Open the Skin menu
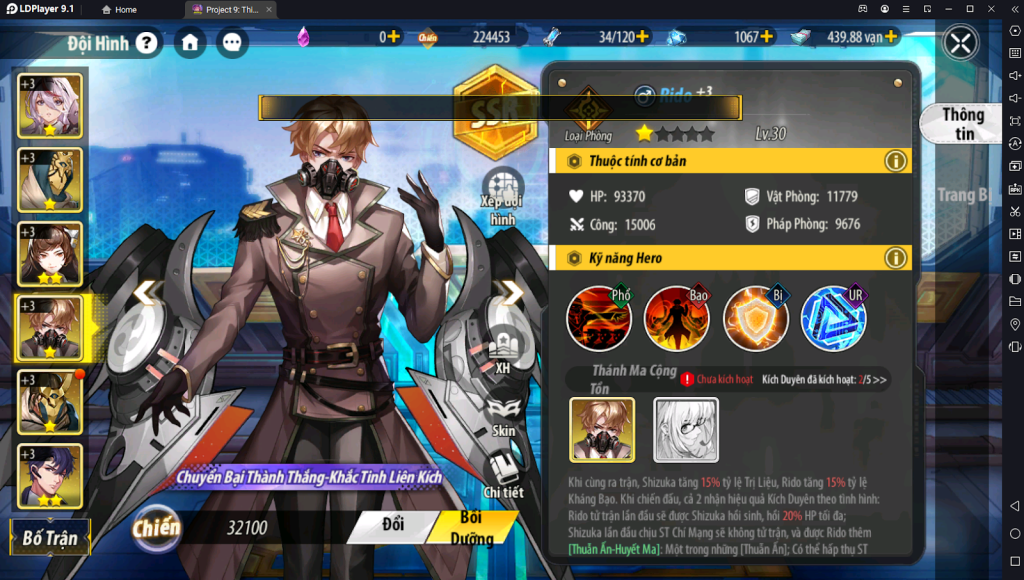The image size is (1024, 580). 503,414
